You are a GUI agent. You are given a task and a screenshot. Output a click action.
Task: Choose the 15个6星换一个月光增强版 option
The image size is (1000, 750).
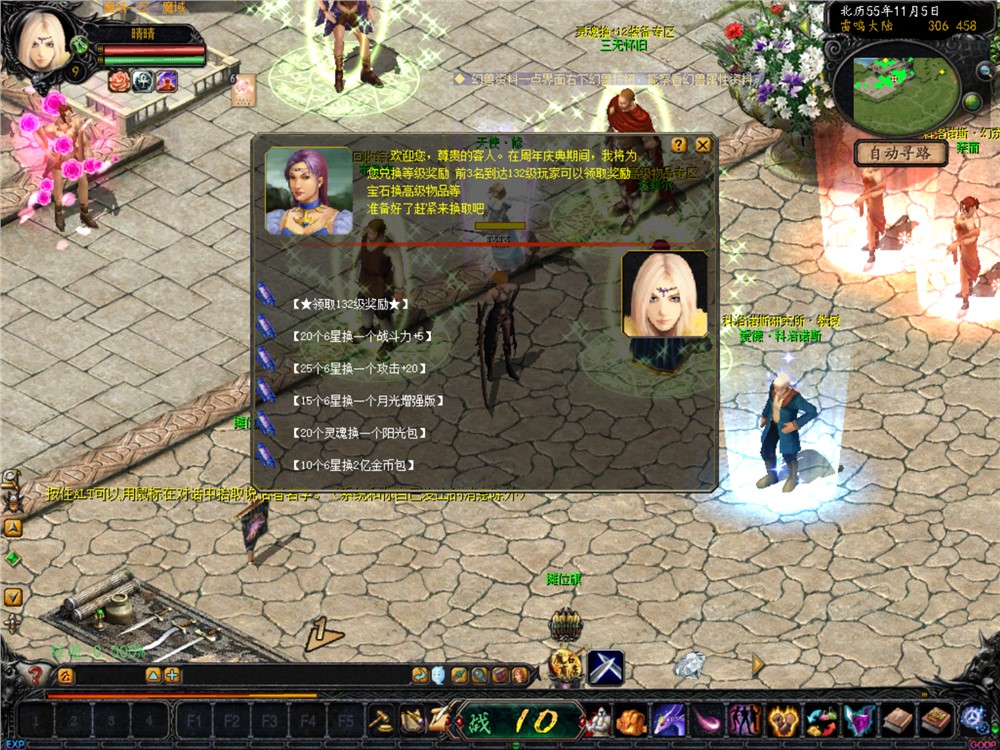pos(368,401)
